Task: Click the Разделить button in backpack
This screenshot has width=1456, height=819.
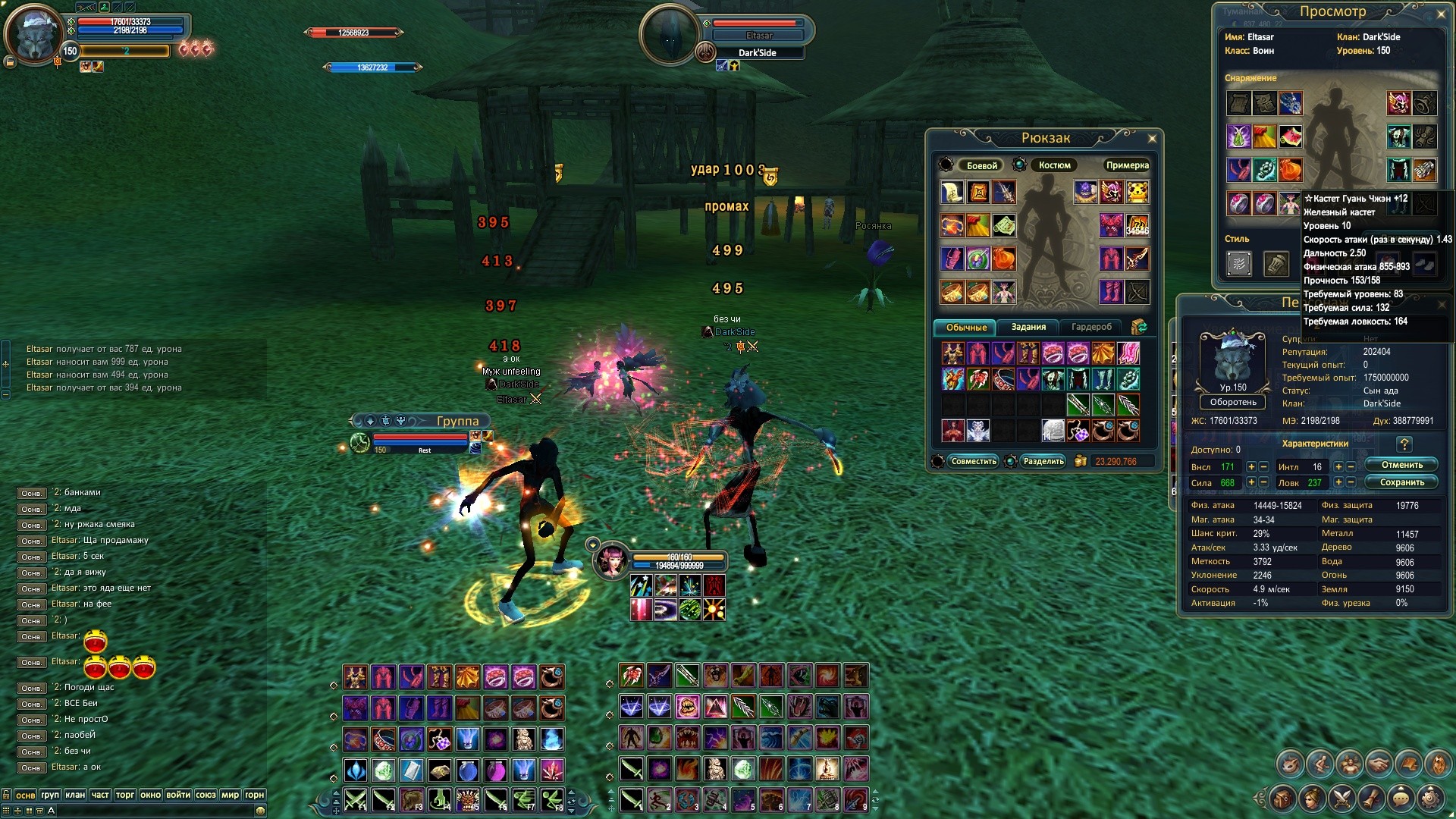Action: tap(1043, 461)
